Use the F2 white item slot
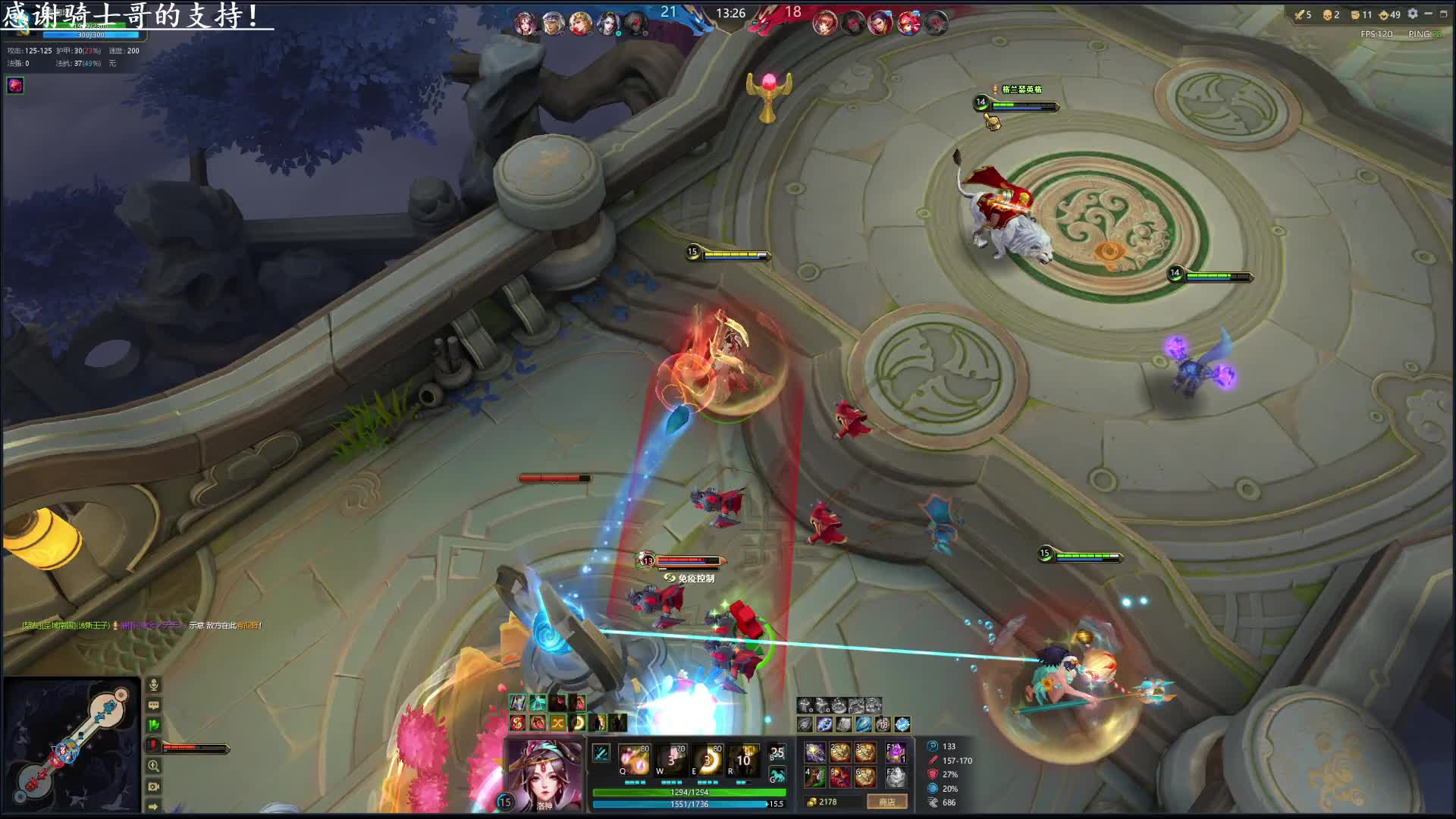Image resolution: width=1456 pixels, height=819 pixels. 896,777
